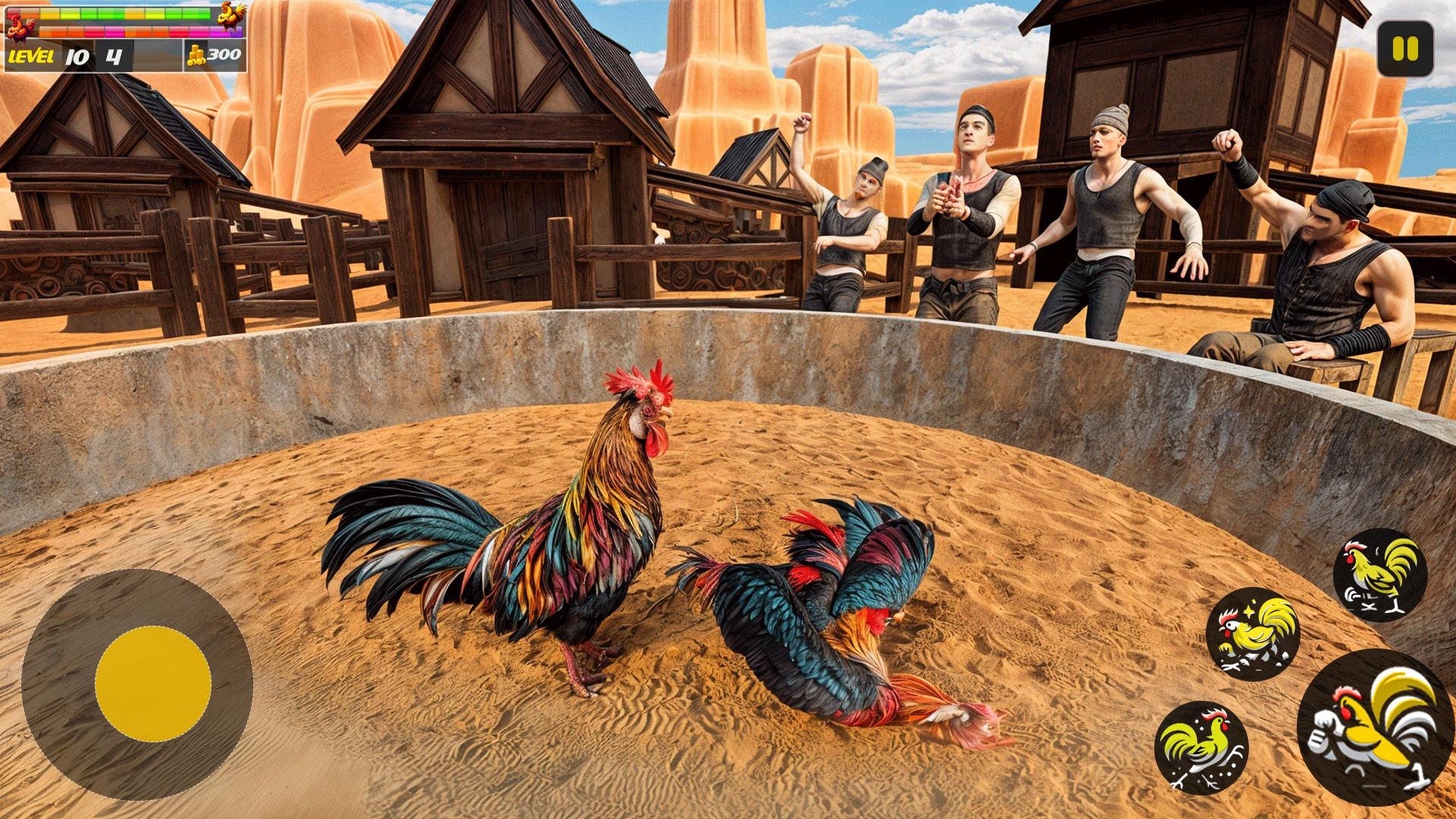The height and width of the screenshot is (819, 1456).
Task: Tap the large boxing rooster punch attack button
Action: [1376, 726]
